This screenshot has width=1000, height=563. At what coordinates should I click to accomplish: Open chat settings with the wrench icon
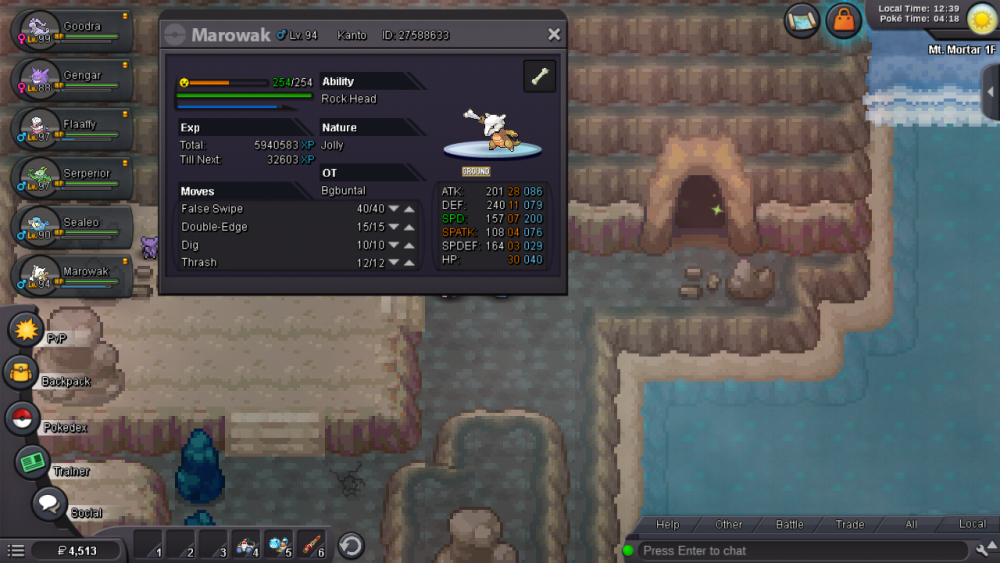pos(982,550)
